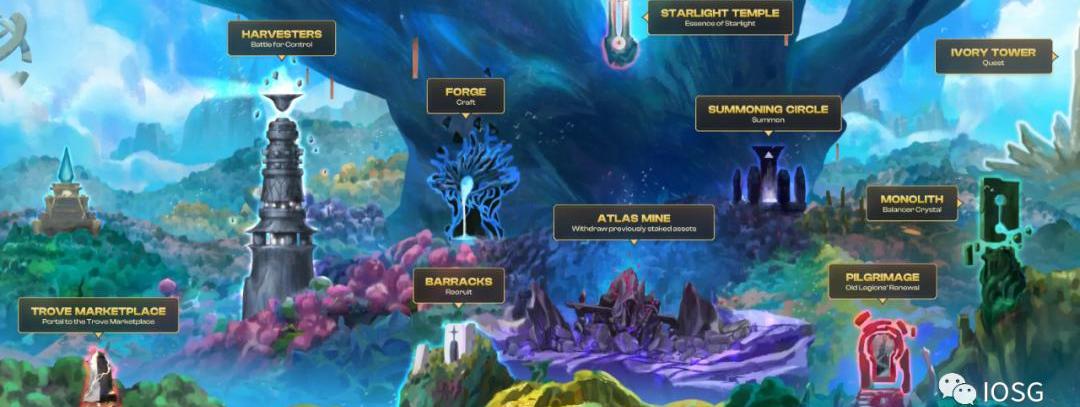Open the Atlas Mine label
The image size is (1080, 407).
point(634,222)
